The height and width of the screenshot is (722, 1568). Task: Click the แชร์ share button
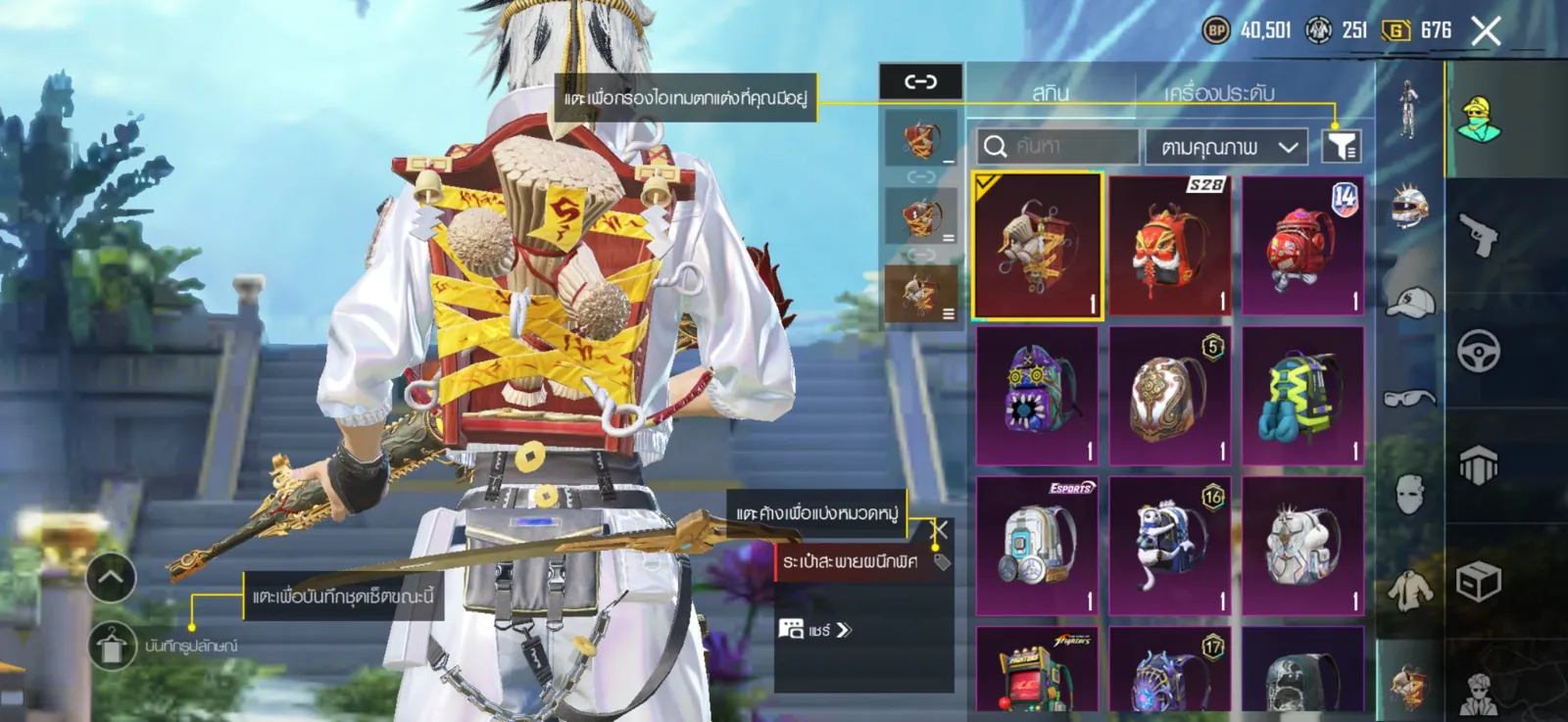click(x=817, y=630)
